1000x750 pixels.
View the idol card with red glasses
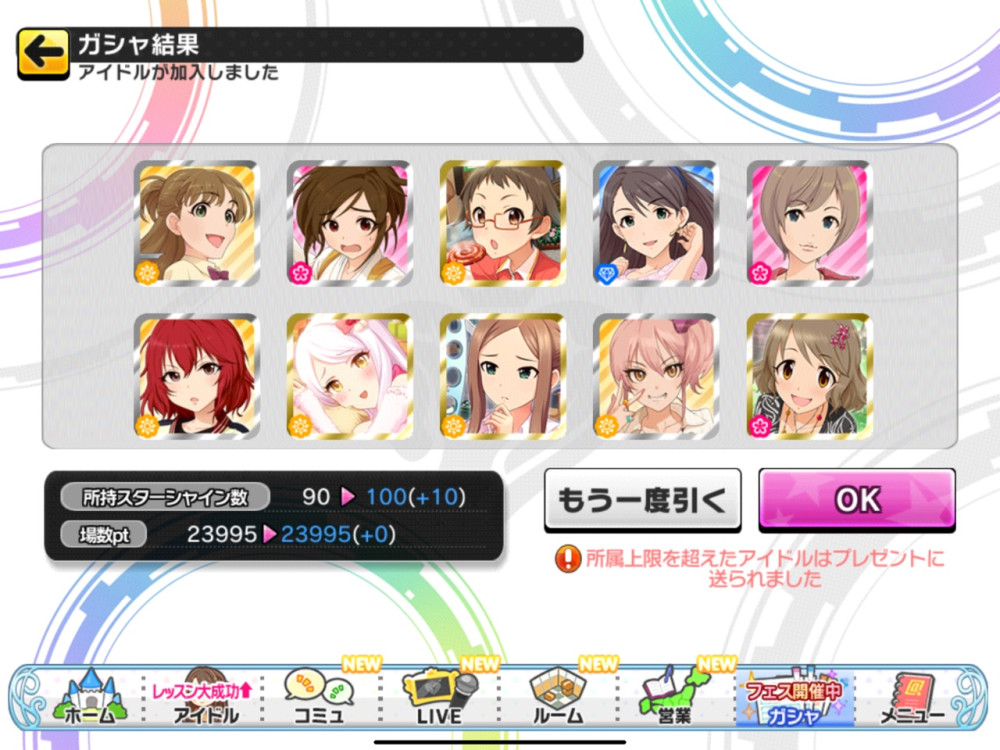click(x=502, y=223)
